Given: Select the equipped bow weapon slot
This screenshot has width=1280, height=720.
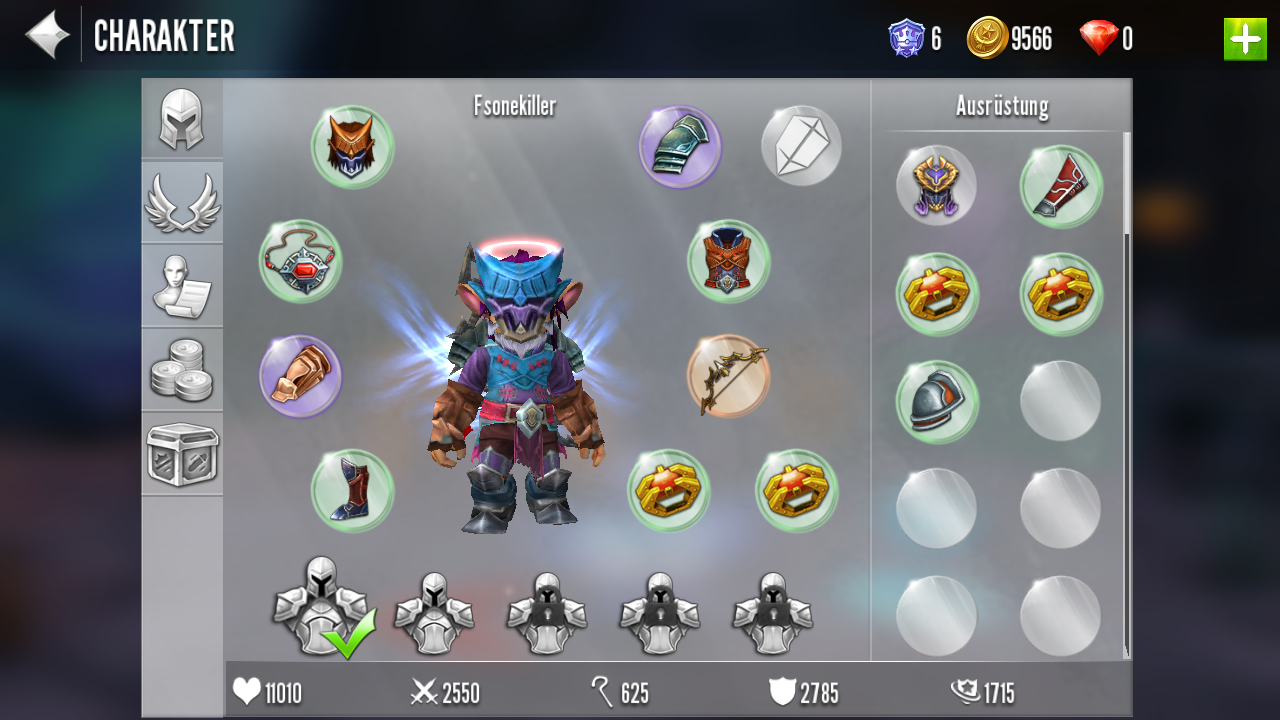Looking at the screenshot, I should [728, 376].
